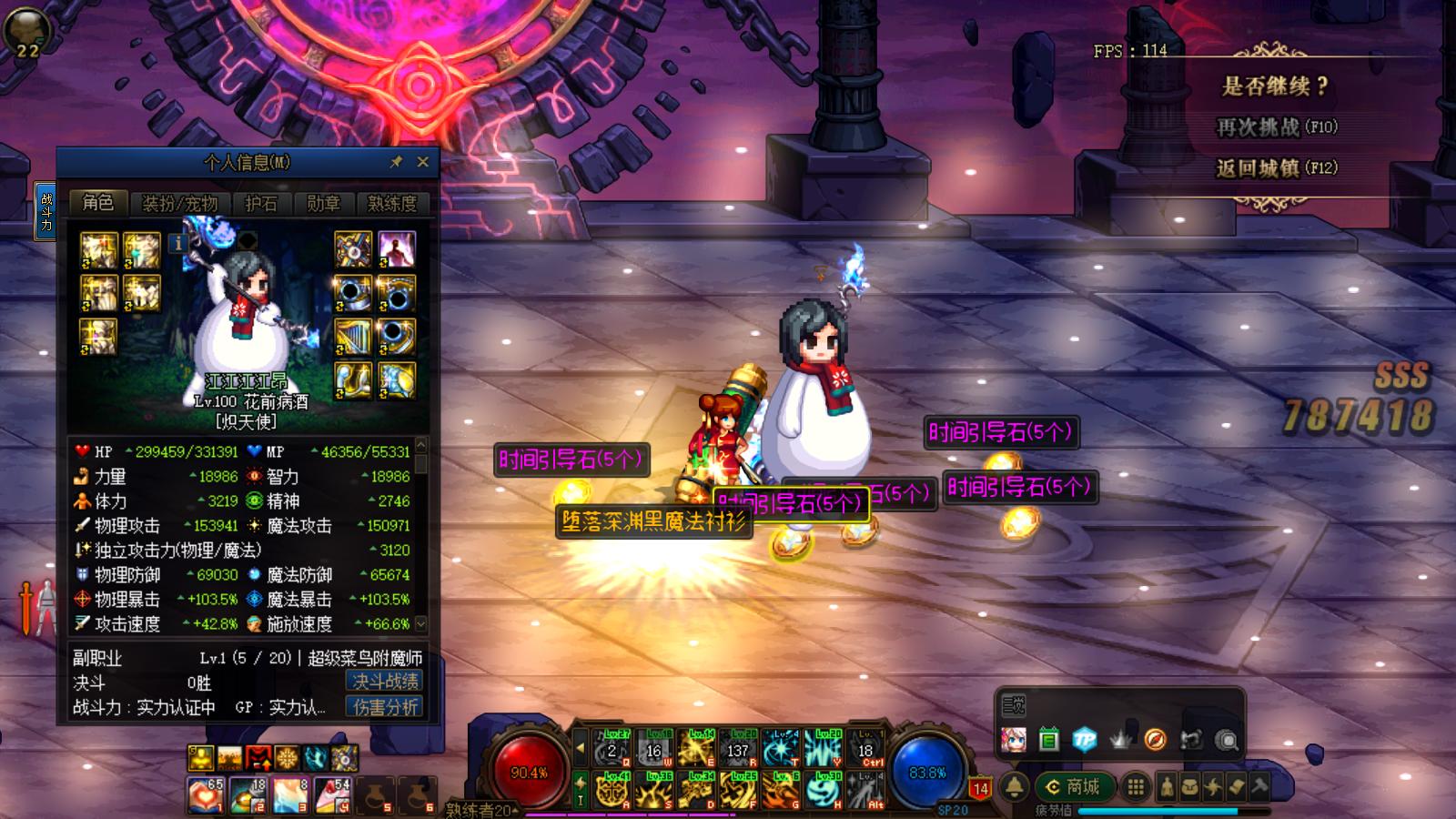Click the notification bell icon

(x=1015, y=786)
